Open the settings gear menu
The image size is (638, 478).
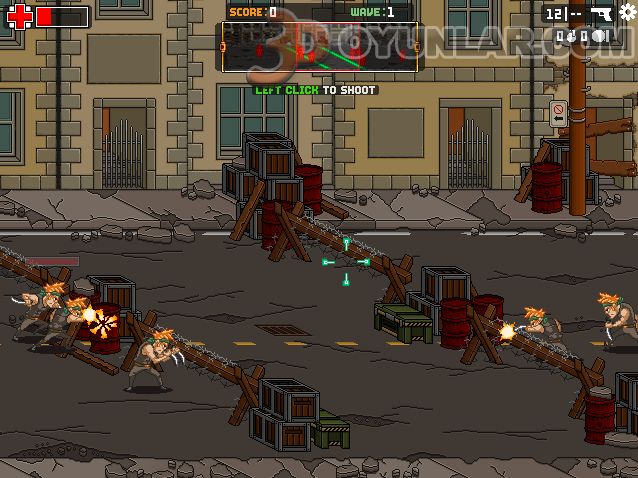[x=628, y=12]
